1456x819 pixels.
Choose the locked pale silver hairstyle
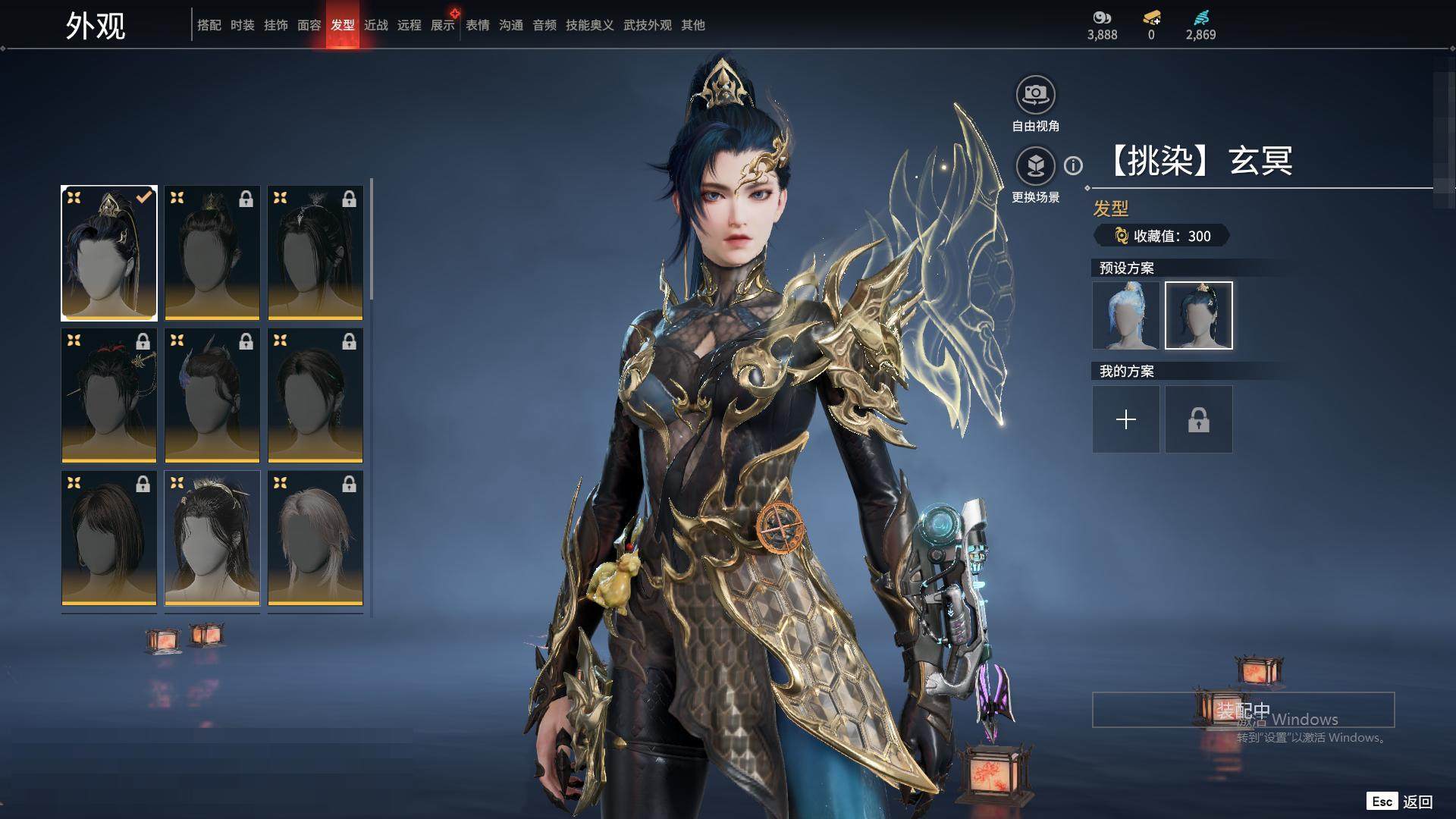pyautogui.click(x=315, y=538)
